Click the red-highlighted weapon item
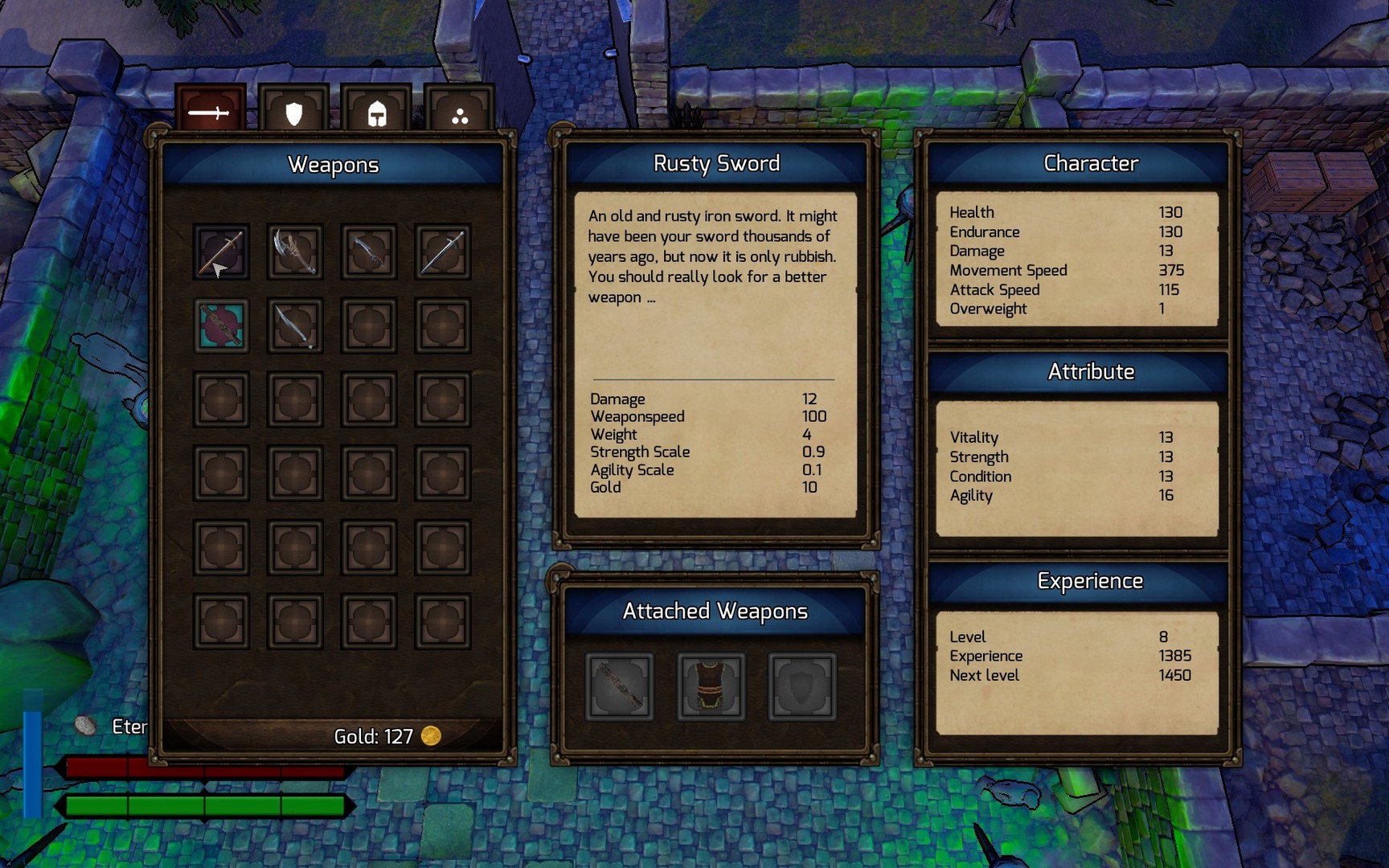This screenshot has width=1389, height=868. tap(220, 325)
